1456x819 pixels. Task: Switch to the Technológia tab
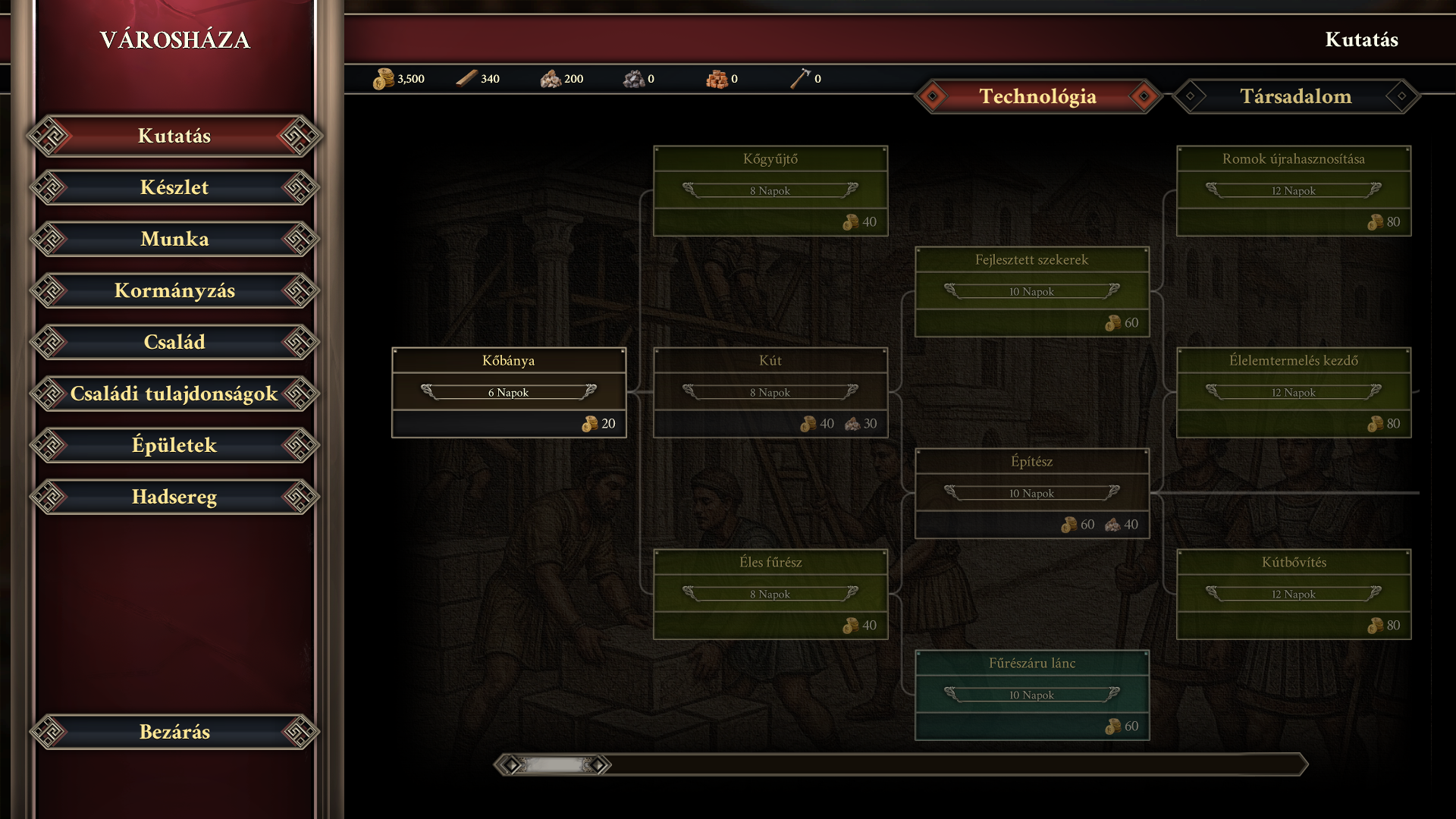[x=1037, y=97]
